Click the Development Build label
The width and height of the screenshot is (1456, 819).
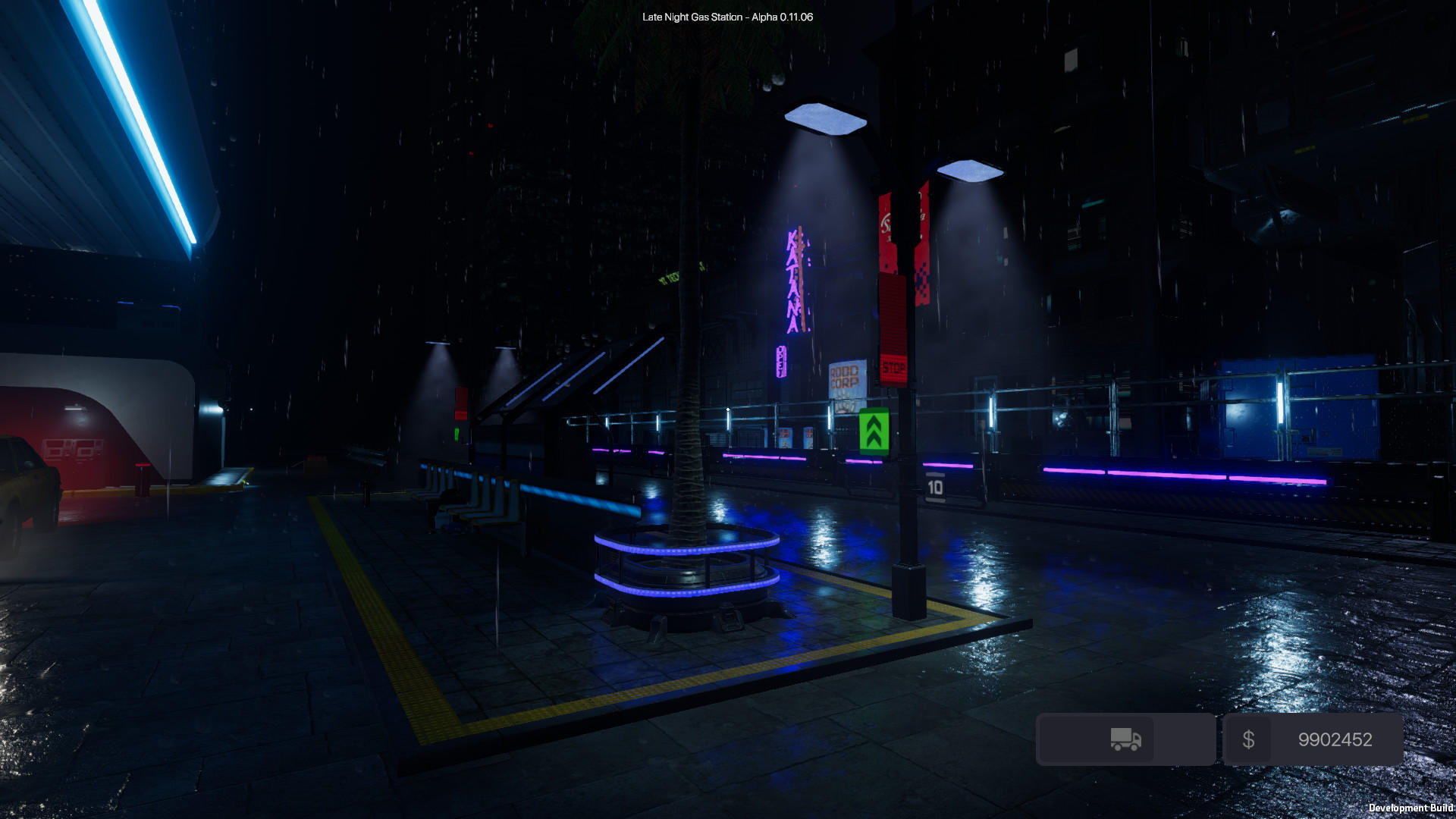[x=1411, y=808]
